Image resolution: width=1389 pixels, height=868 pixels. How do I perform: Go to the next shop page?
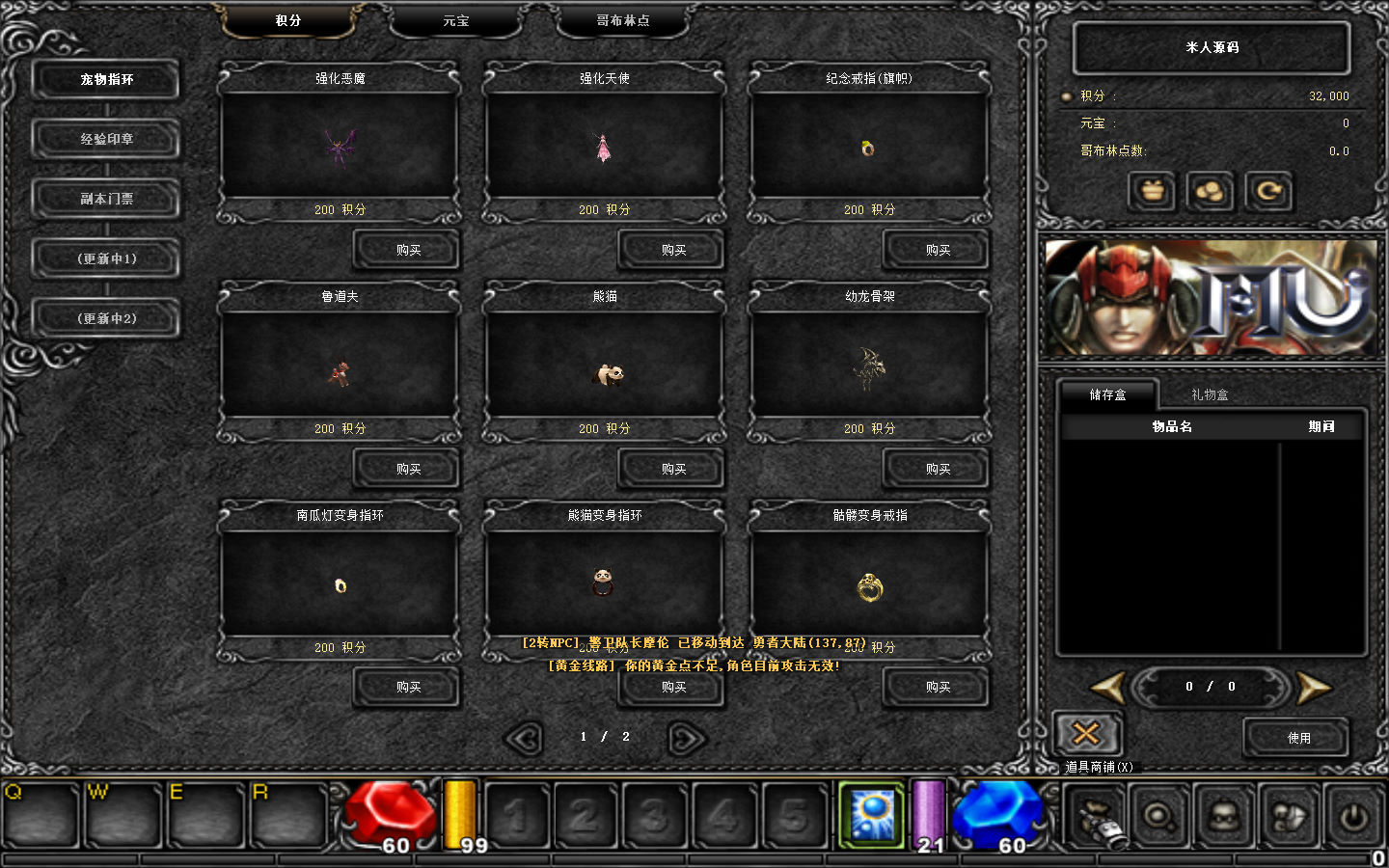(686, 739)
